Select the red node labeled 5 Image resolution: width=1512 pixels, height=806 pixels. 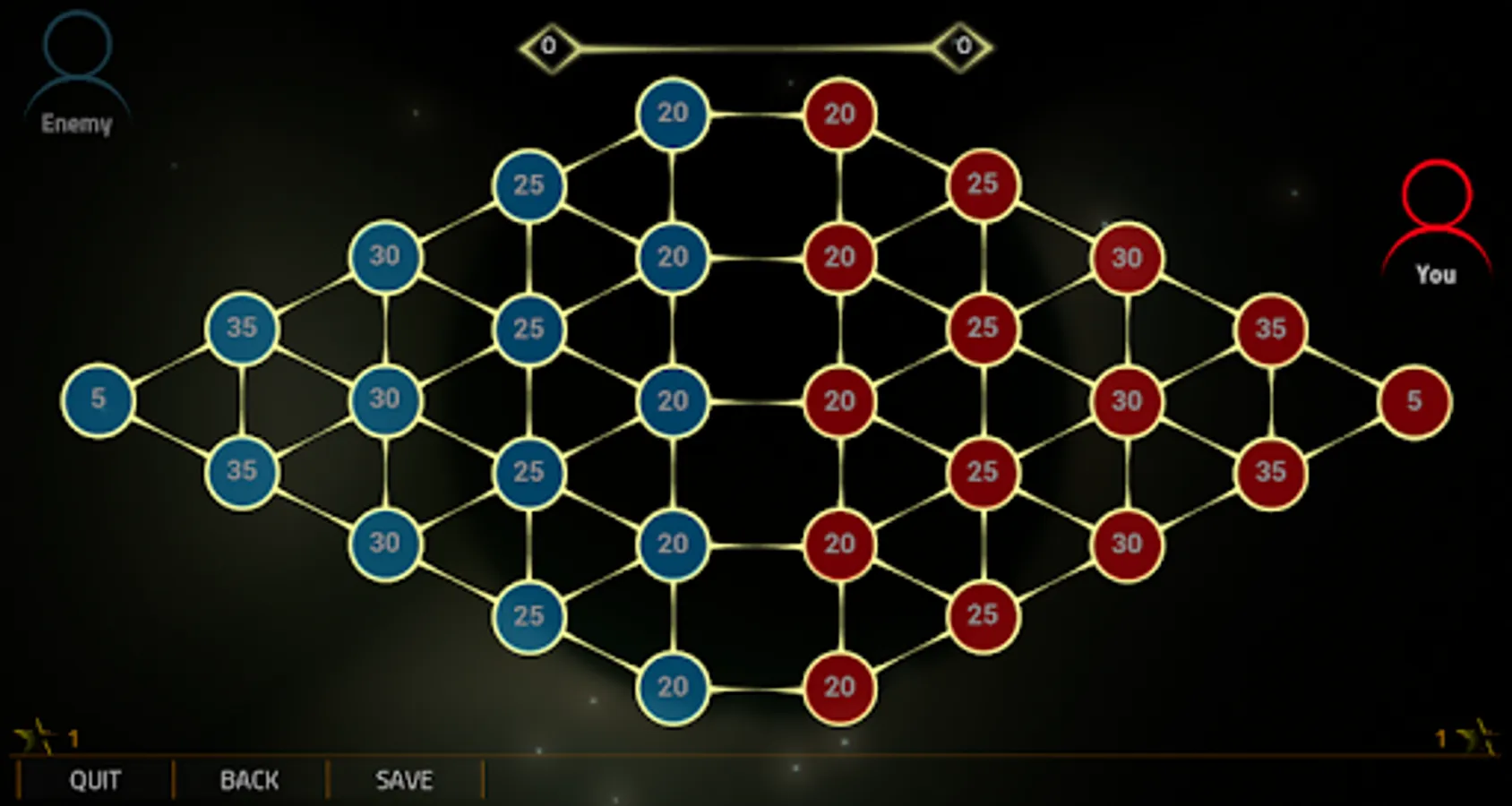(1416, 400)
